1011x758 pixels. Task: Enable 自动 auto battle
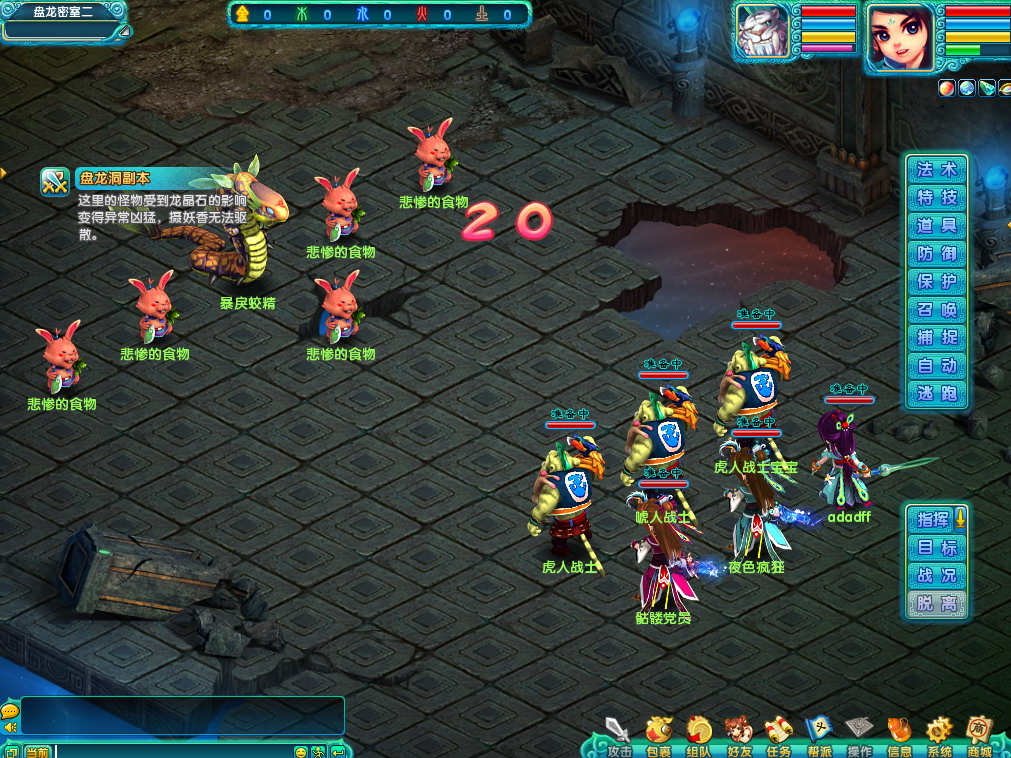(937, 366)
